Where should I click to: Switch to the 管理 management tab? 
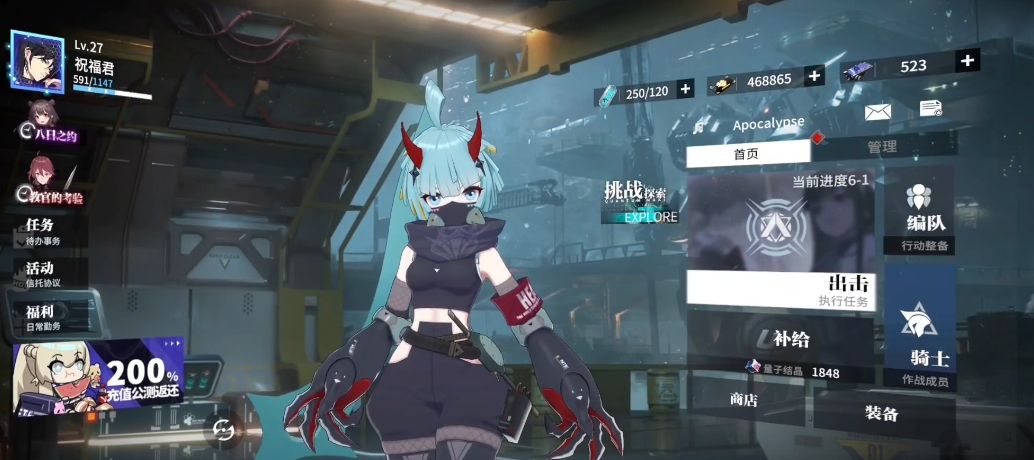[x=882, y=146]
